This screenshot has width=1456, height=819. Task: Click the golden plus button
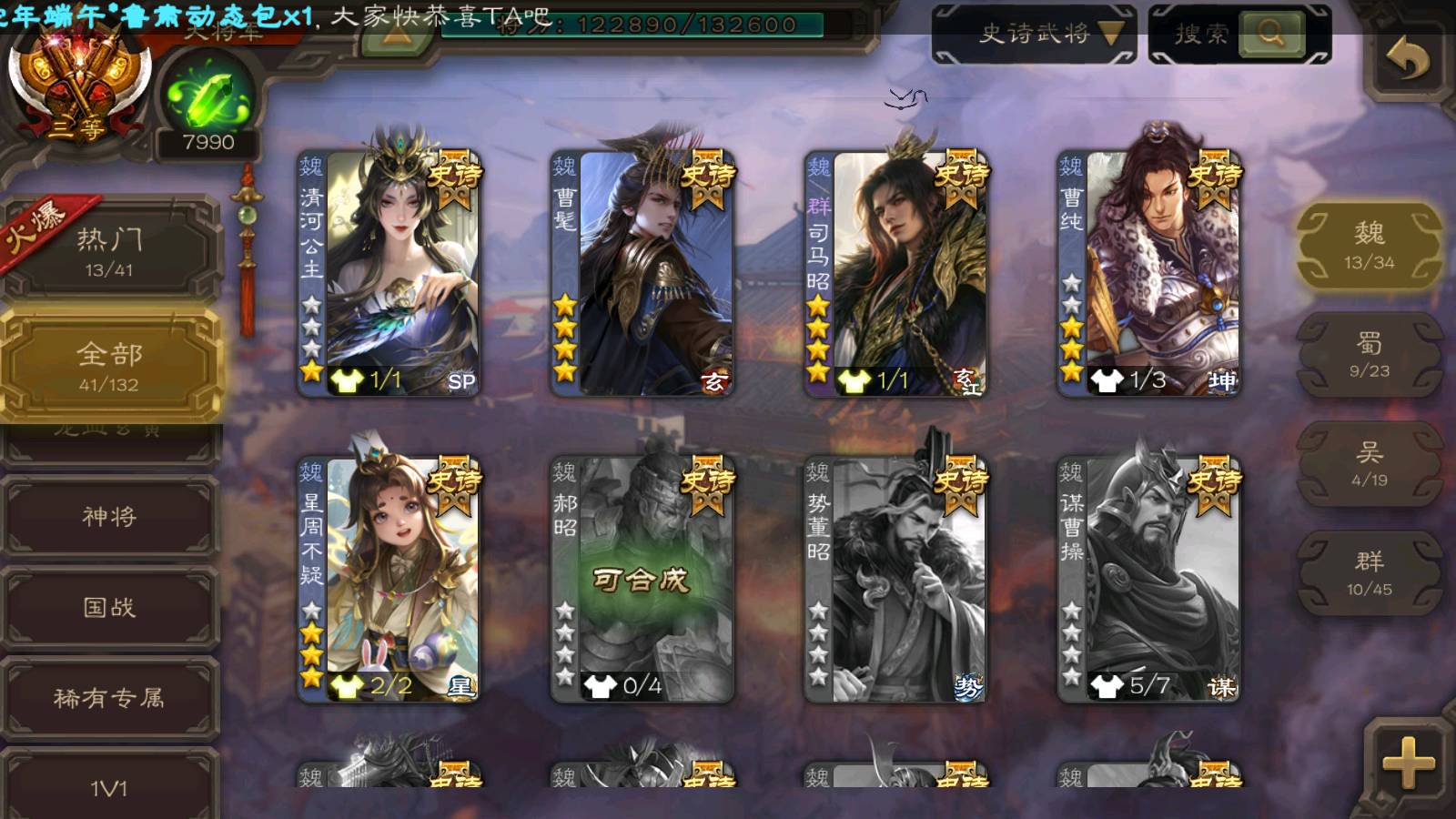tap(1407, 763)
